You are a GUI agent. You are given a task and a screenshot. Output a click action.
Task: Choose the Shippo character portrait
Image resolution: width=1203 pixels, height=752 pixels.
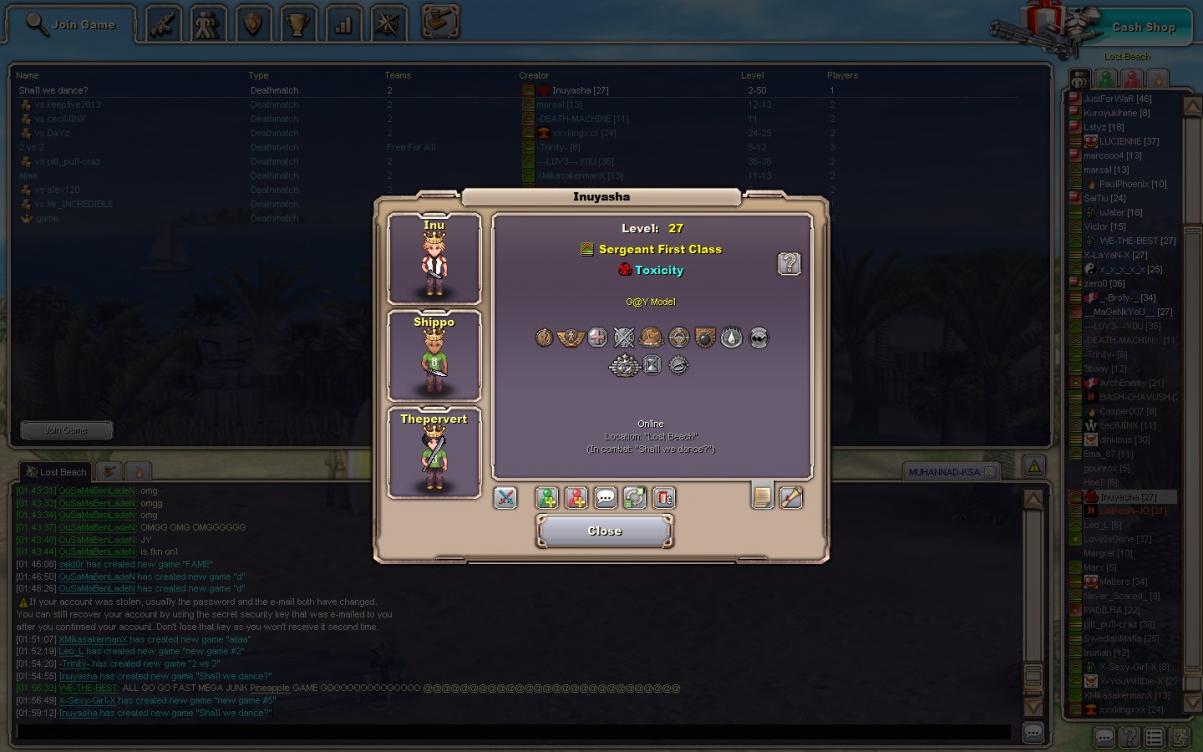(434, 356)
